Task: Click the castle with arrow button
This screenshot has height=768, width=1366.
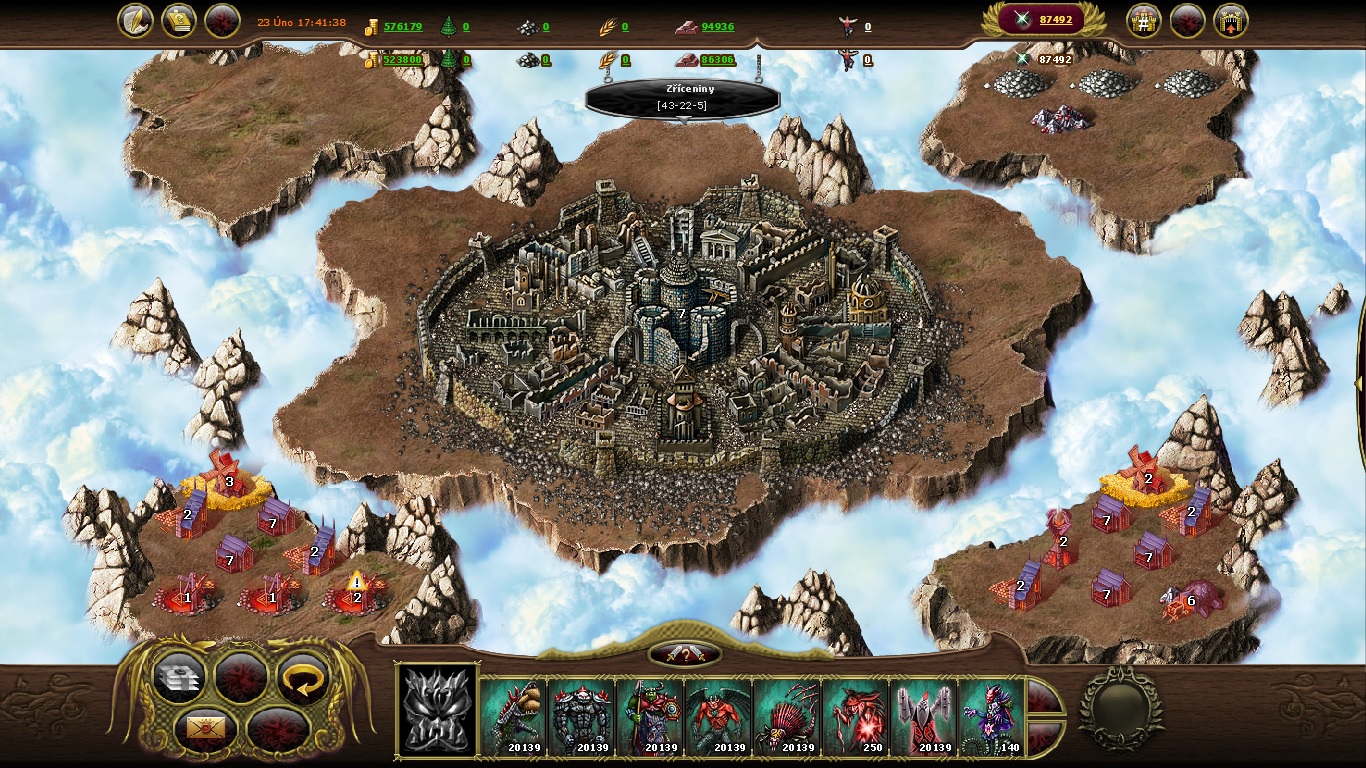Action: coord(1230,21)
